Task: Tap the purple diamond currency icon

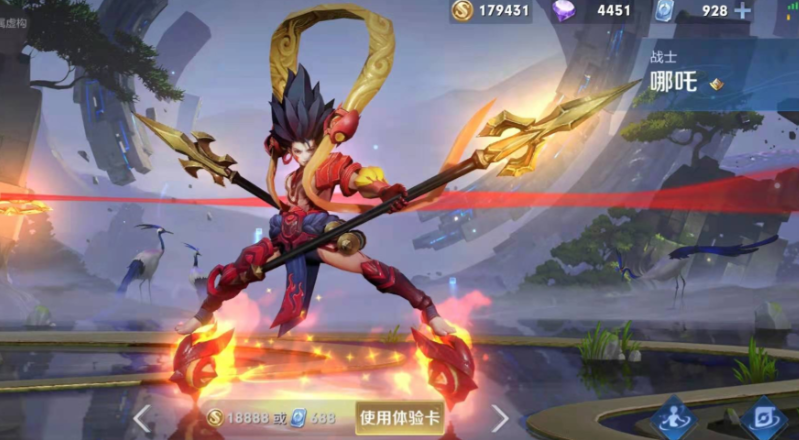Action: [x=564, y=11]
